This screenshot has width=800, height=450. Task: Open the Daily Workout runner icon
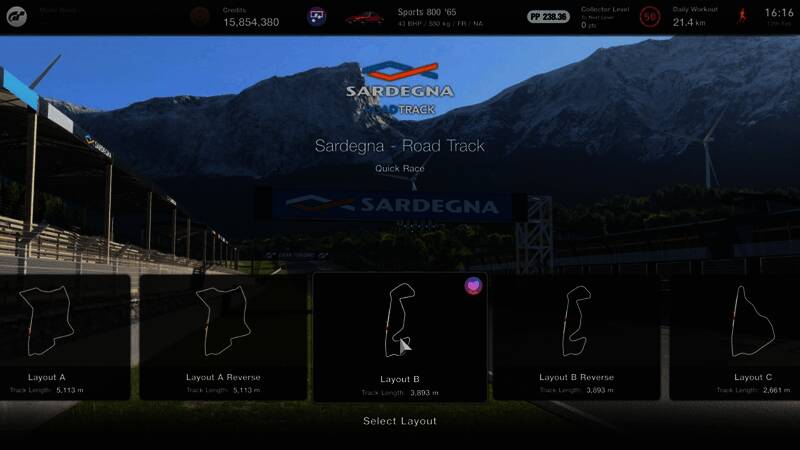742,16
